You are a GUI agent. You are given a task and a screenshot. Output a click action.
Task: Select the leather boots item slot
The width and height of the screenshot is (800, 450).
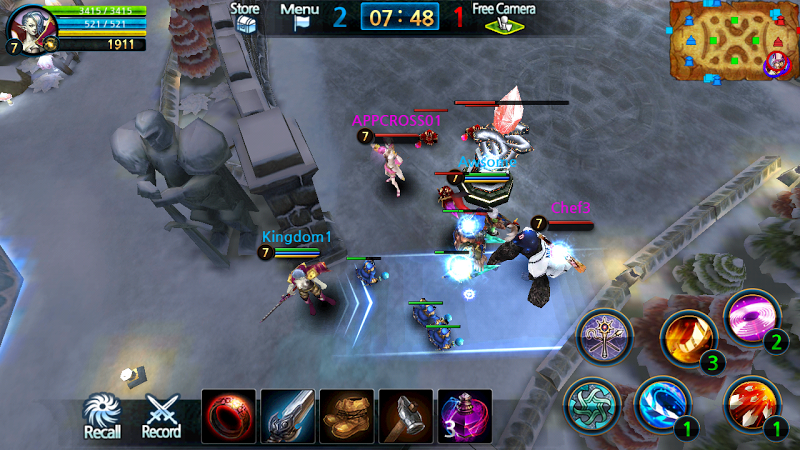pos(347,416)
